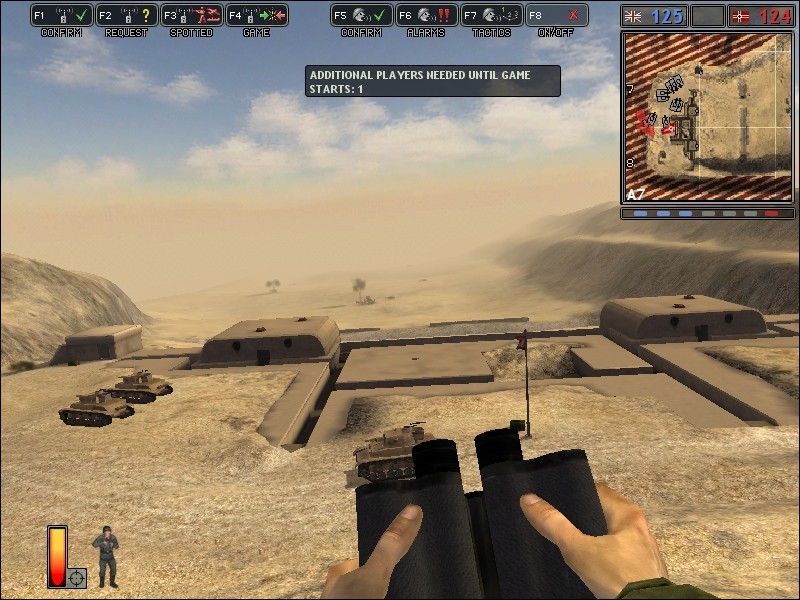Viewport: 800px width, 600px height.
Task: Select the F3 Spotted radio command
Action: (191, 16)
